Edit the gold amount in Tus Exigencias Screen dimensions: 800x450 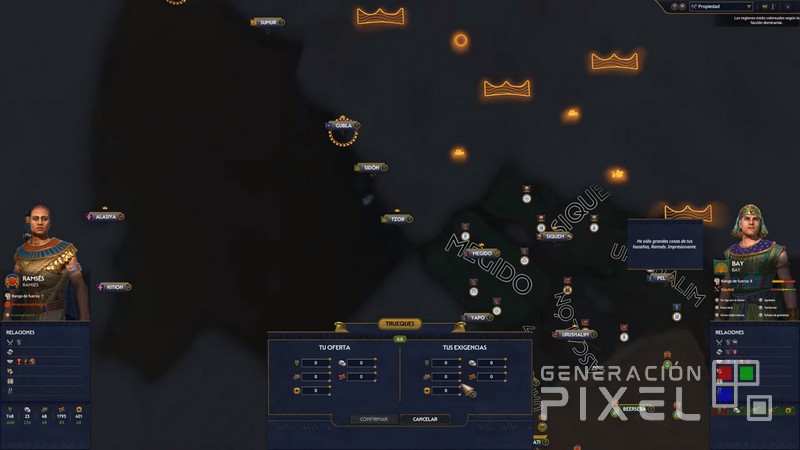pos(446,391)
